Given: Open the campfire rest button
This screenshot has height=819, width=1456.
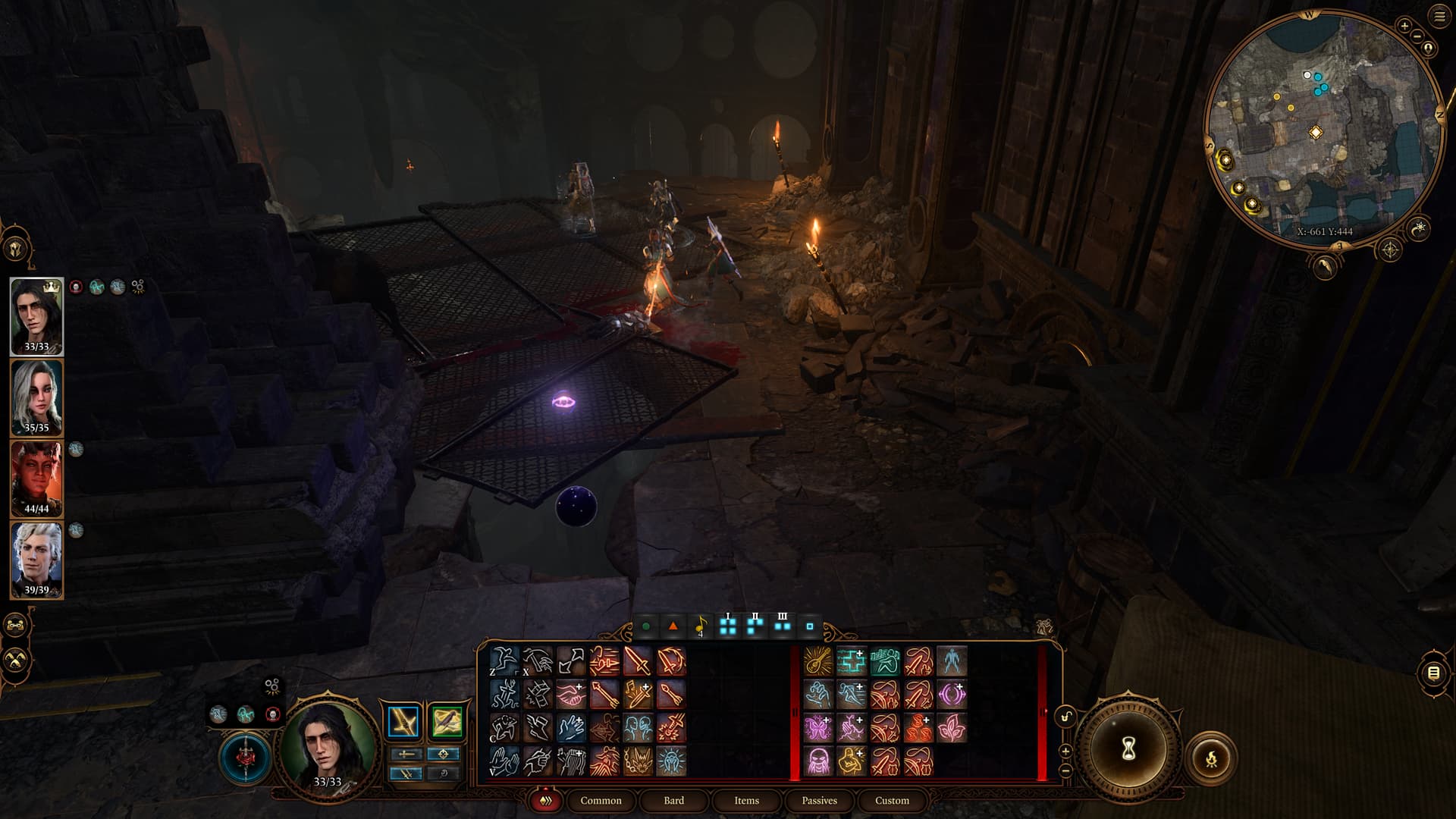Looking at the screenshot, I should point(1211,758).
